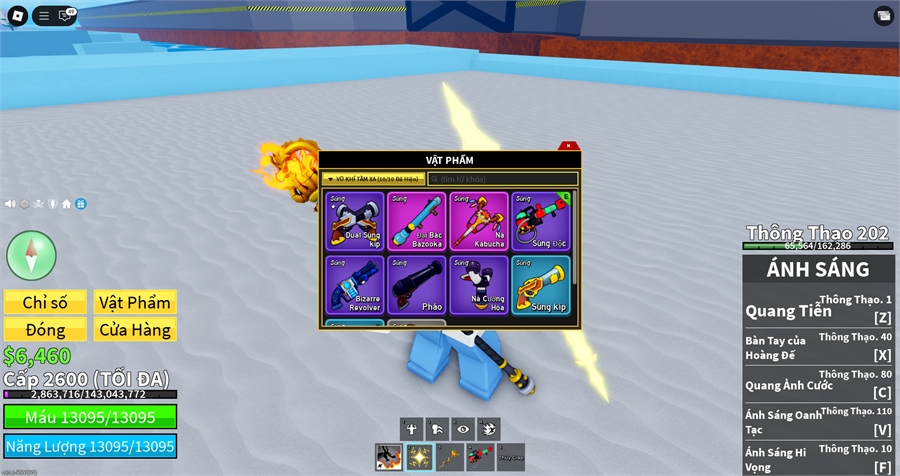Activate the eye observation ability icon
Viewport: 900px width, 476px height.
click(x=463, y=428)
